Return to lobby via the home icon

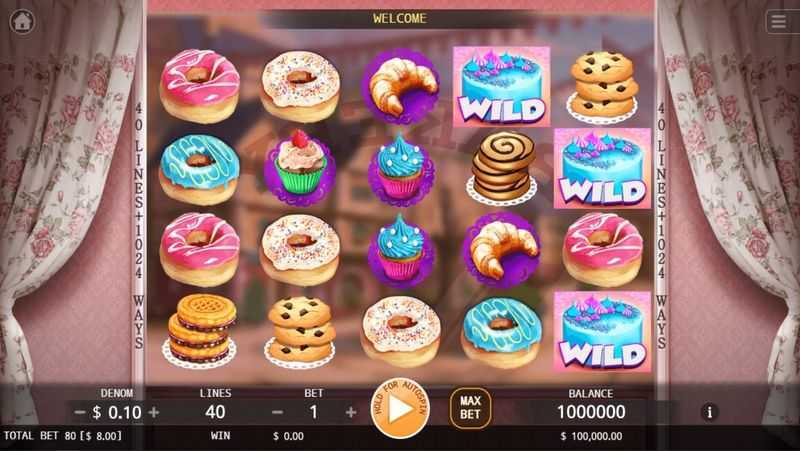[x=21, y=21]
